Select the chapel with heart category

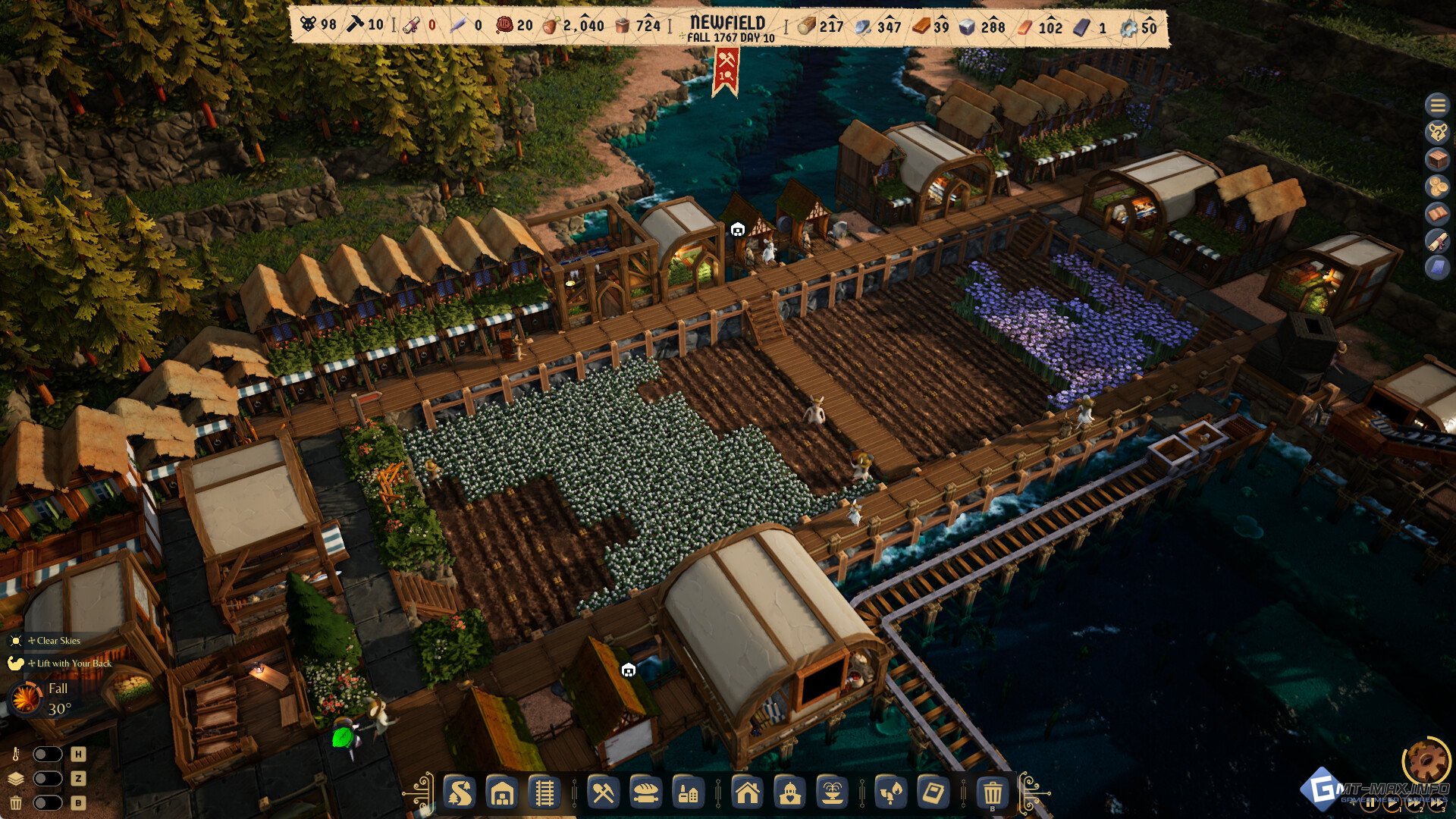(x=789, y=793)
